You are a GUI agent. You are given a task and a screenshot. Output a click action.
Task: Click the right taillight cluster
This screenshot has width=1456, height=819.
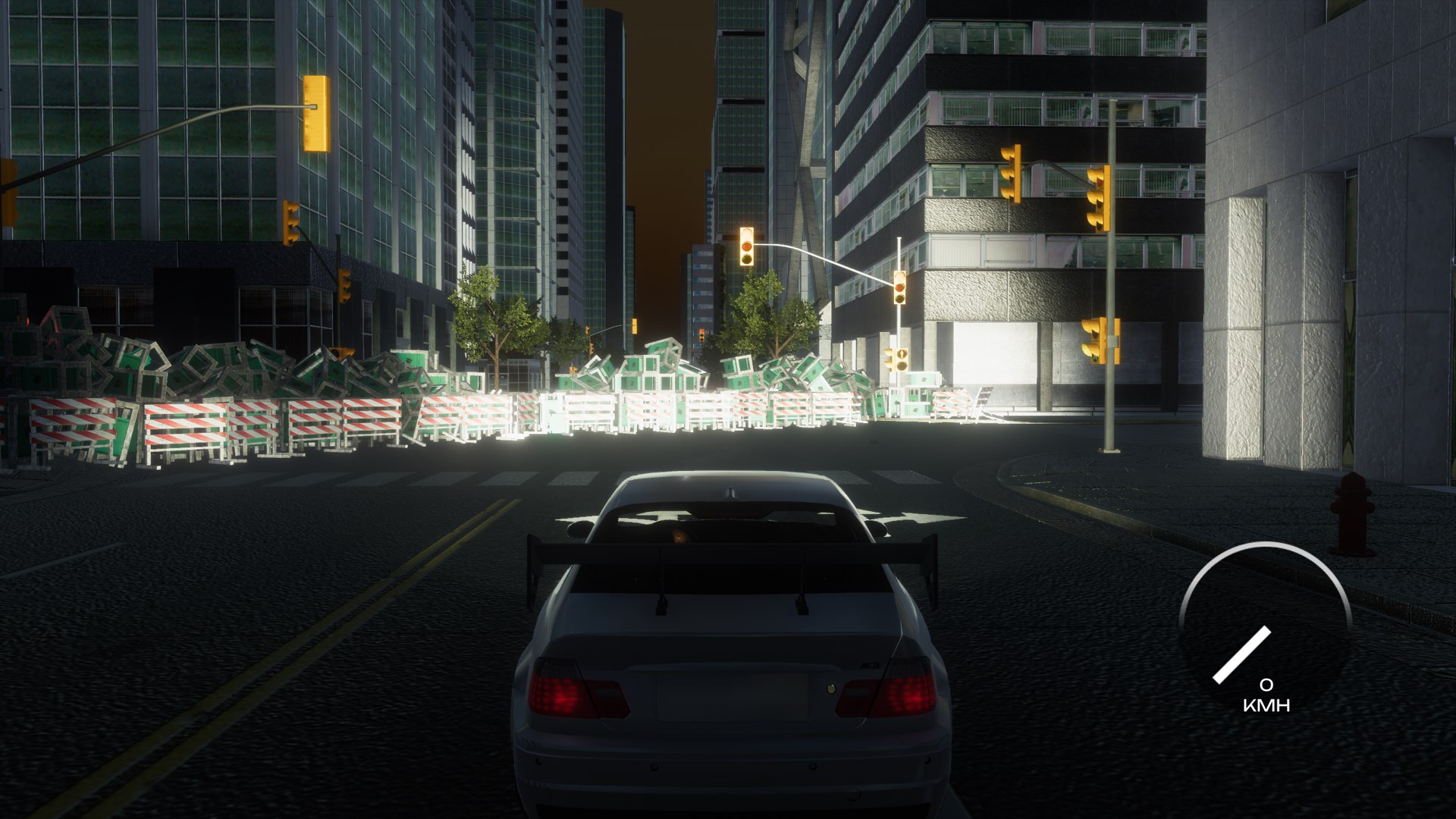(910, 692)
